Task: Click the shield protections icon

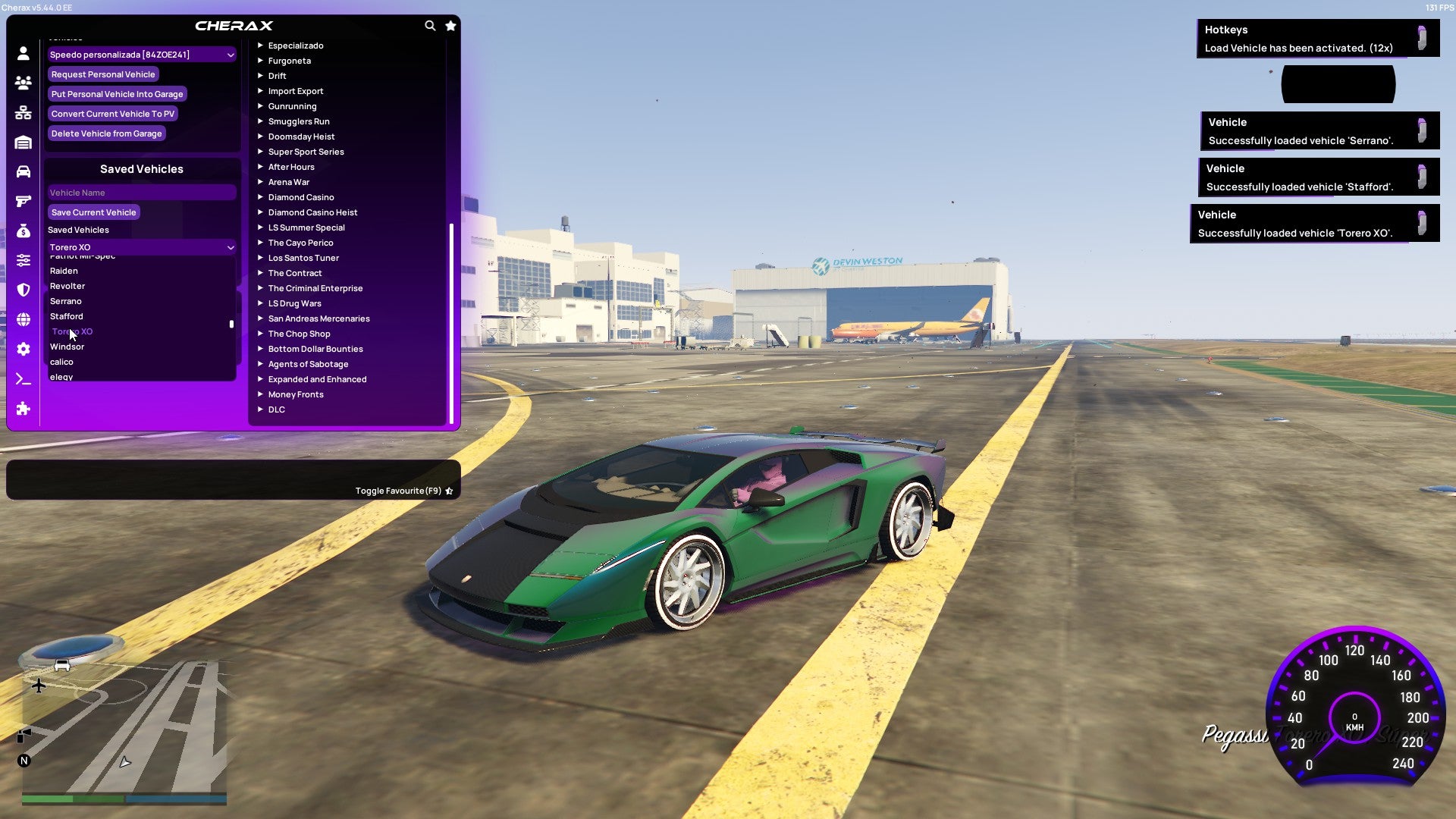Action: click(x=23, y=290)
